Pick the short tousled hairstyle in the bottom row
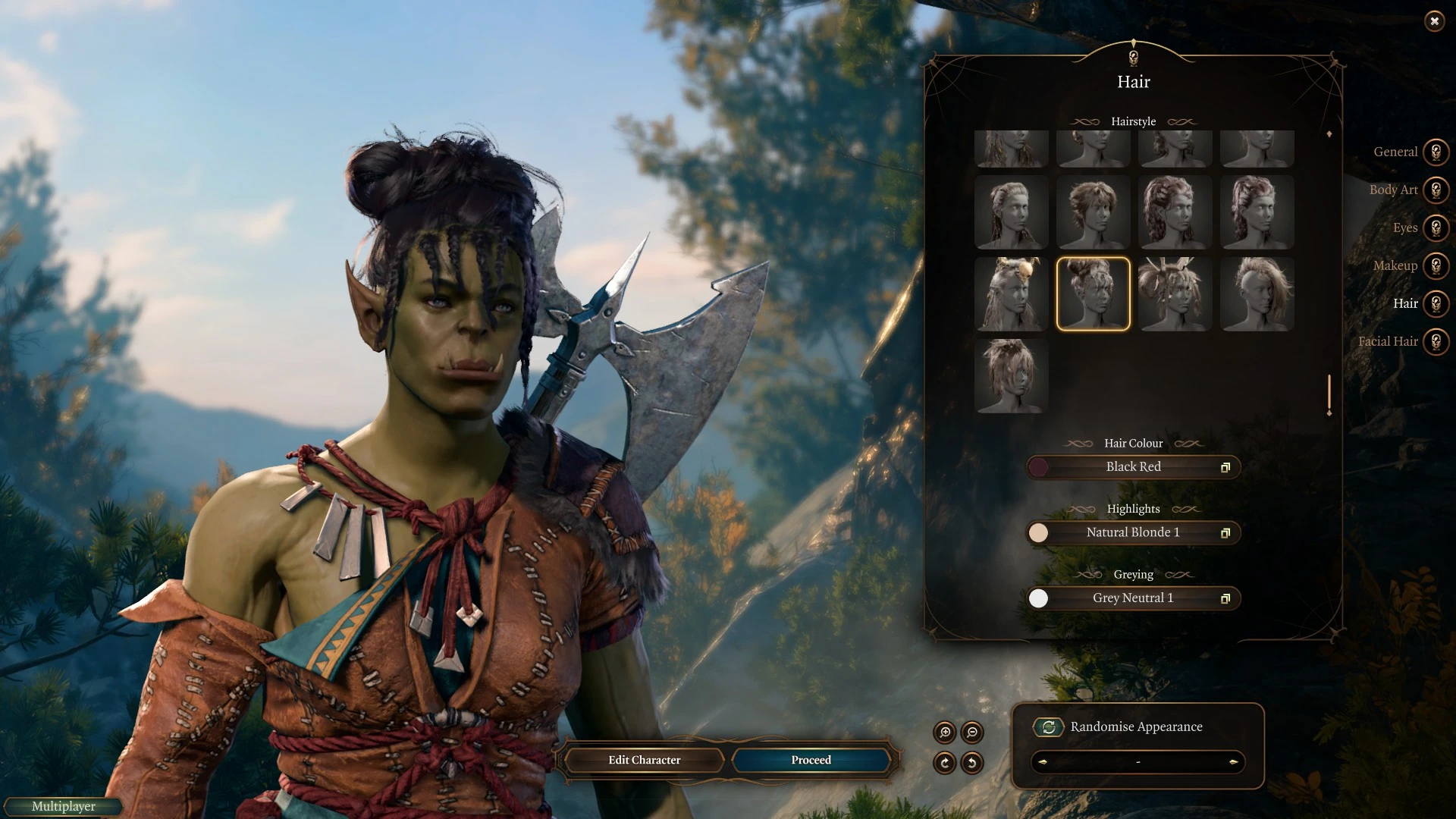 tap(1011, 376)
